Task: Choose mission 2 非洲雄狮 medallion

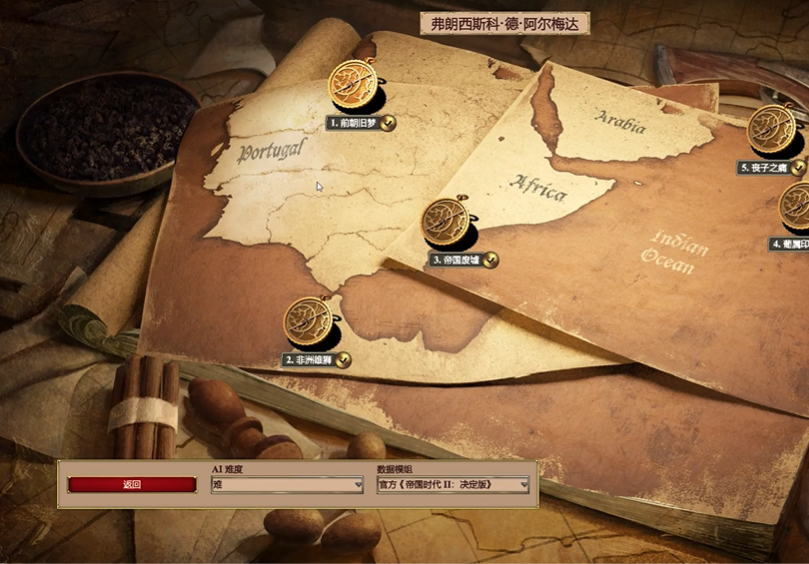Action: [309, 322]
